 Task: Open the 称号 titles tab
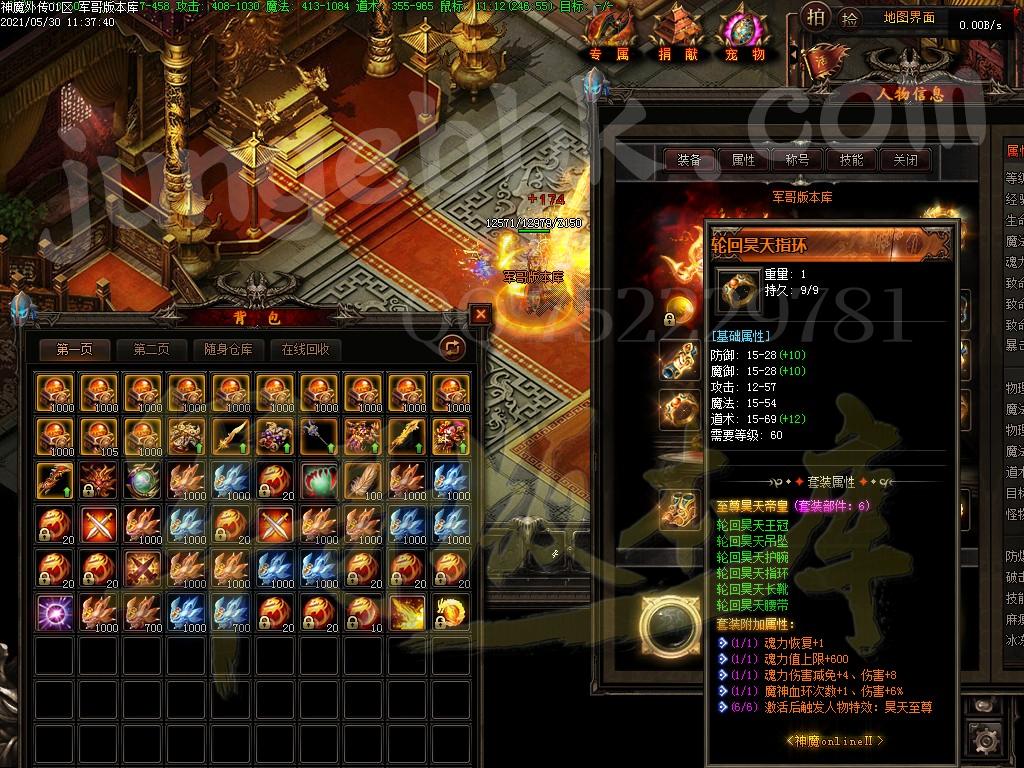(797, 159)
